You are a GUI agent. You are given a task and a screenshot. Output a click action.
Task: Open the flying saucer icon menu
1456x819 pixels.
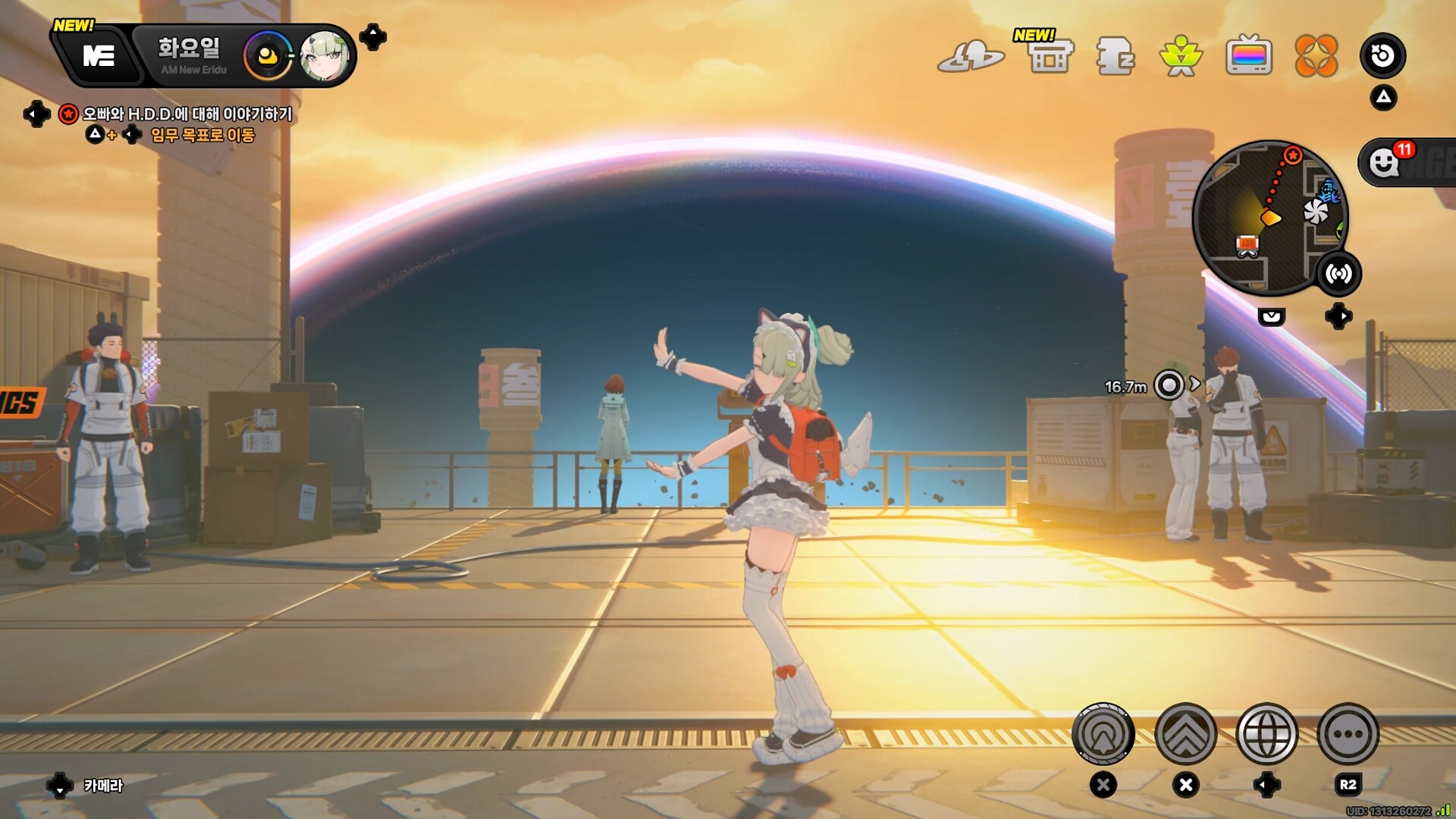(970, 56)
